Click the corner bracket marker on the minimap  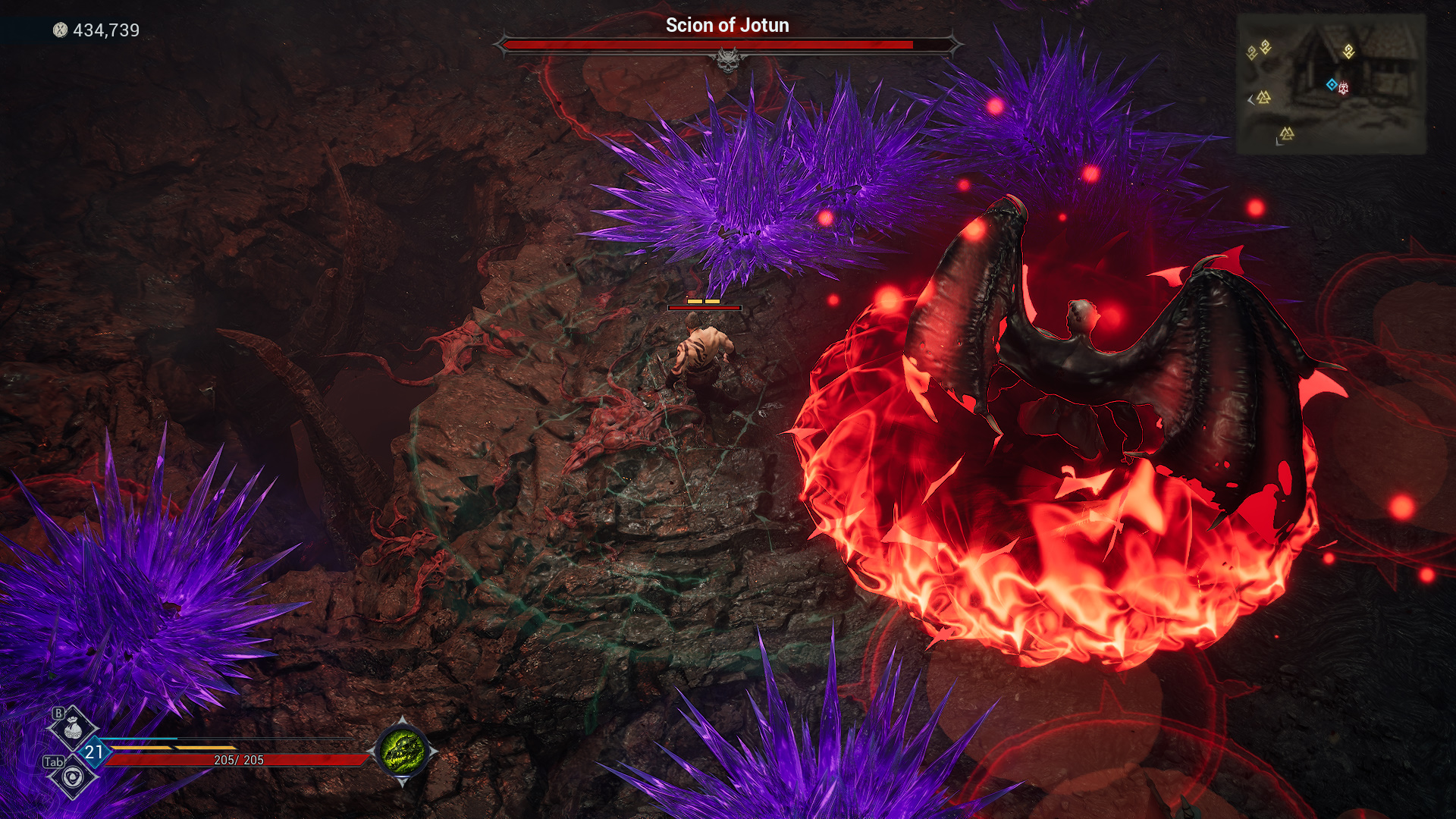pos(1280,143)
